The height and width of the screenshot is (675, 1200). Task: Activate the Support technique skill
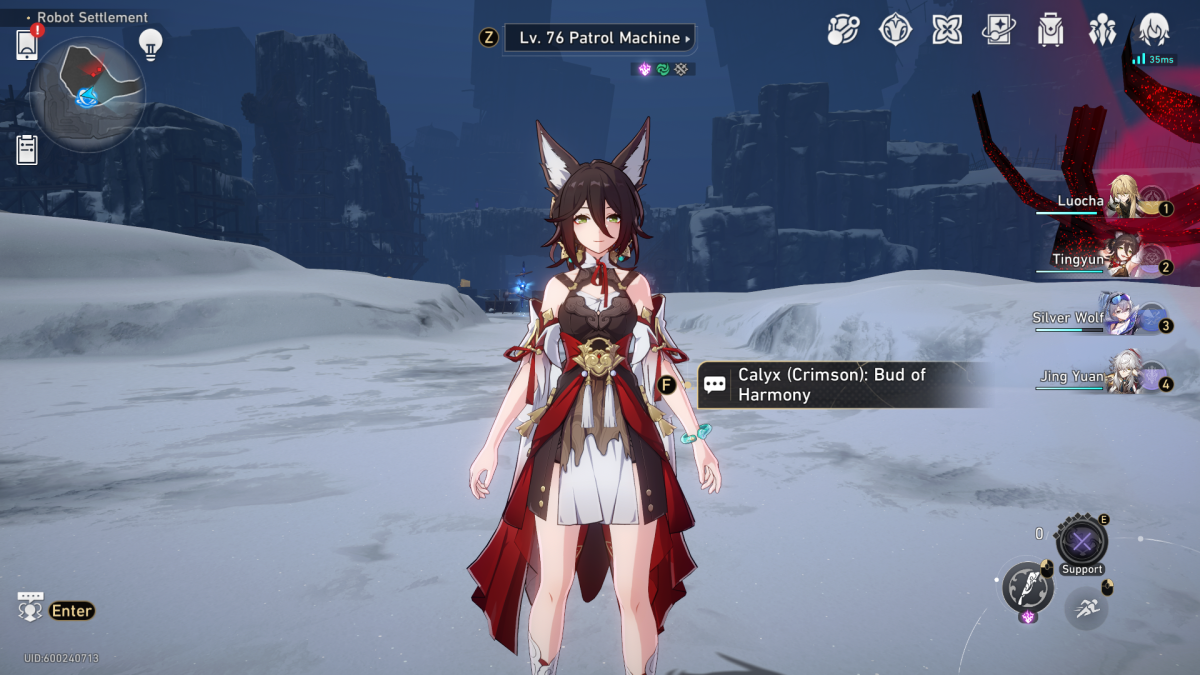[x=1082, y=544]
